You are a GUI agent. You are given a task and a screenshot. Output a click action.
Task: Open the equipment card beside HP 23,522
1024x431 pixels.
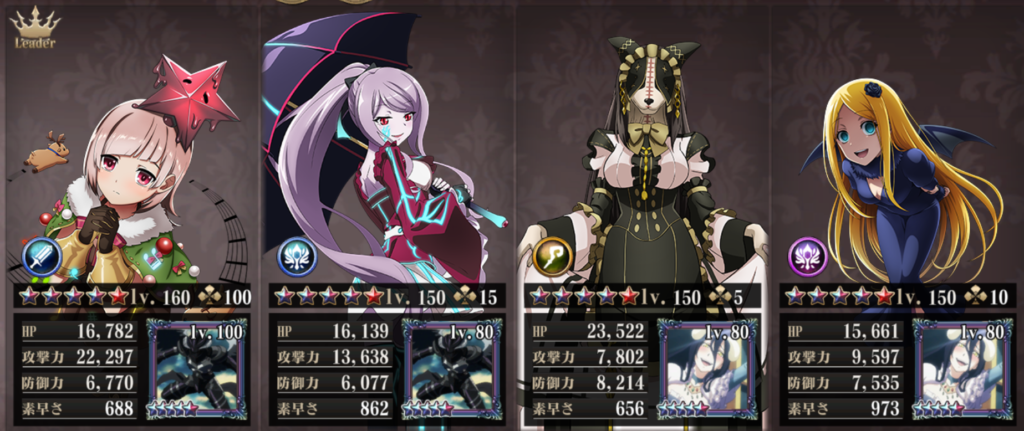pos(707,367)
